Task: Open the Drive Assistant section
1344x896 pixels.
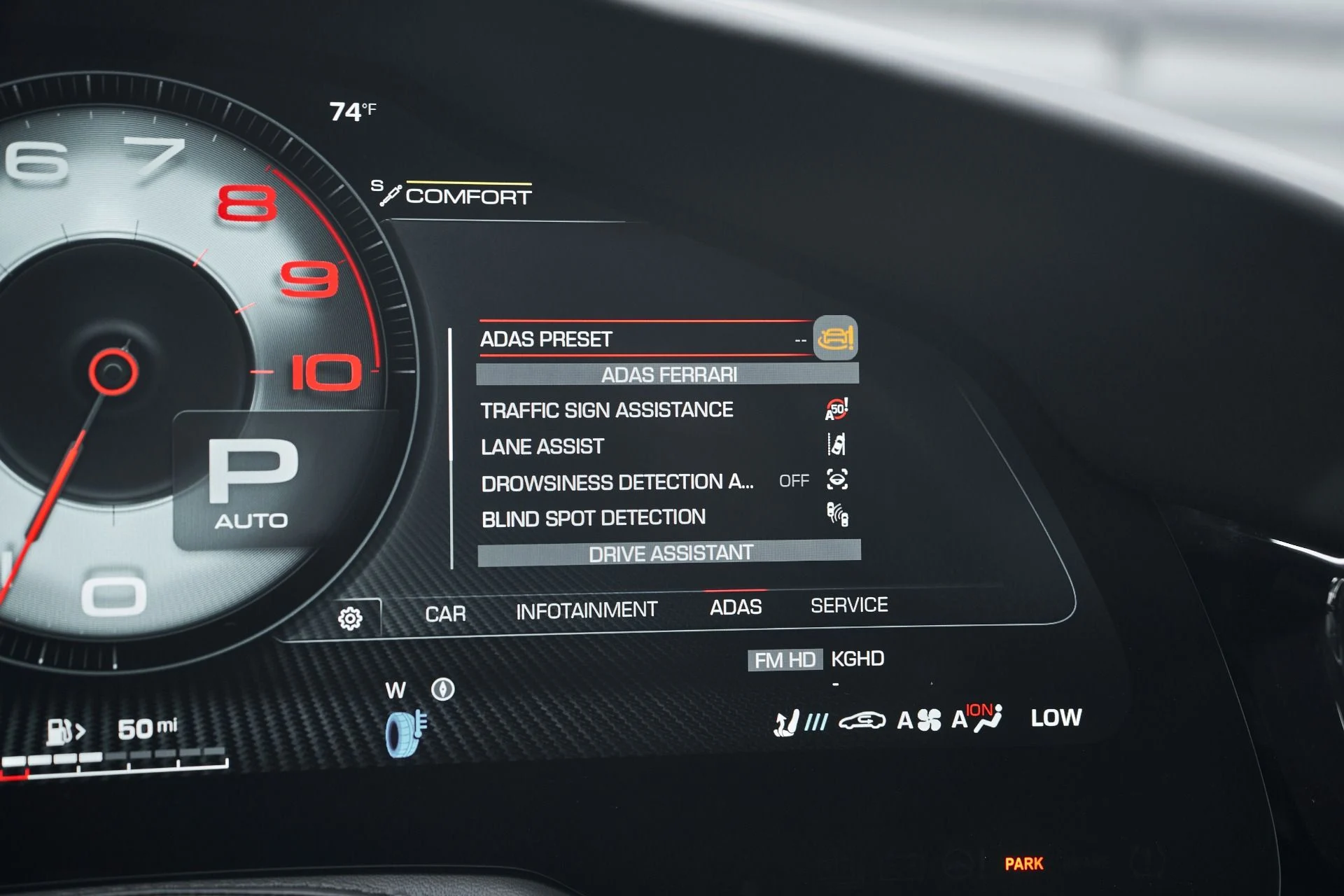Action: (669, 554)
